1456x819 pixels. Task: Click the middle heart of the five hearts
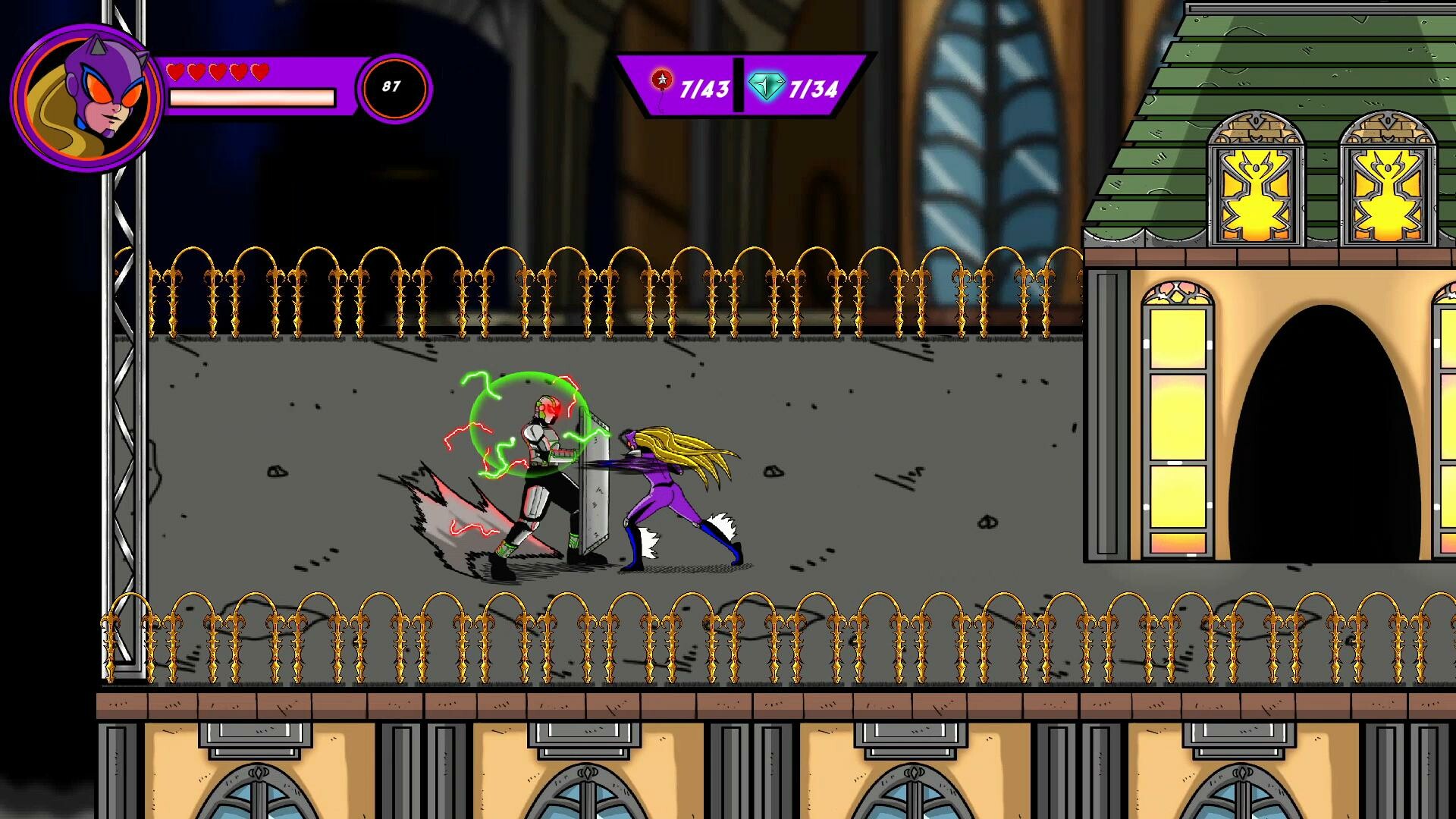(x=218, y=70)
